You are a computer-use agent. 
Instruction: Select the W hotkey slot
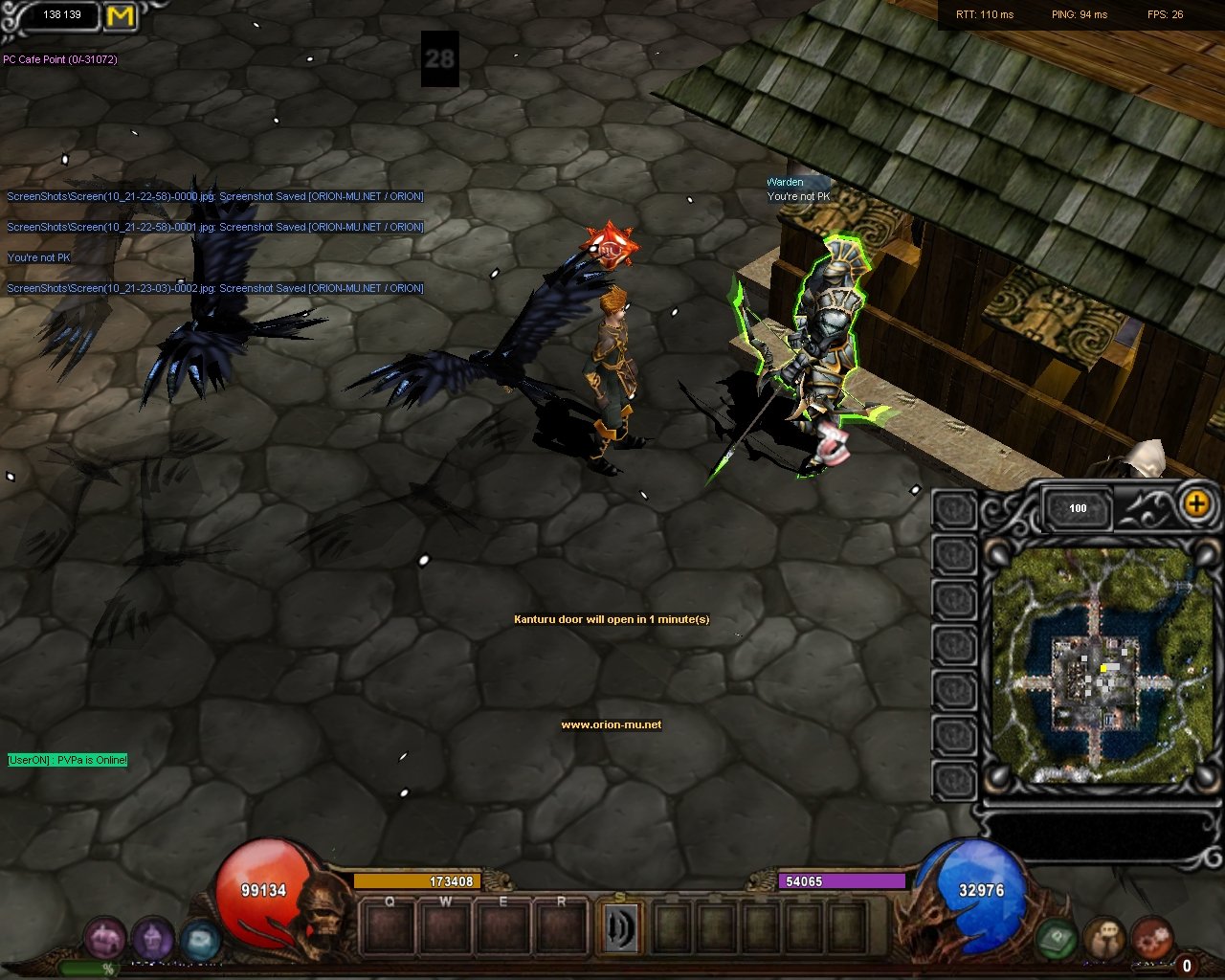(446, 926)
